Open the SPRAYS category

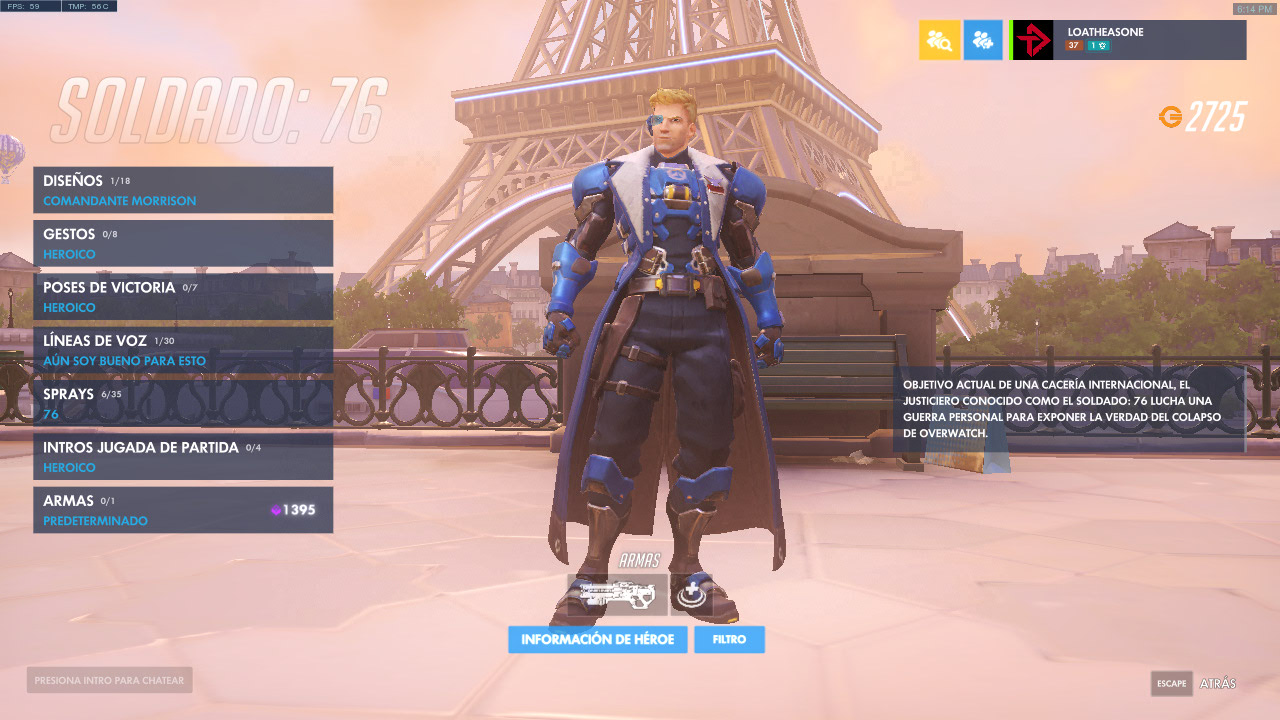[x=183, y=403]
